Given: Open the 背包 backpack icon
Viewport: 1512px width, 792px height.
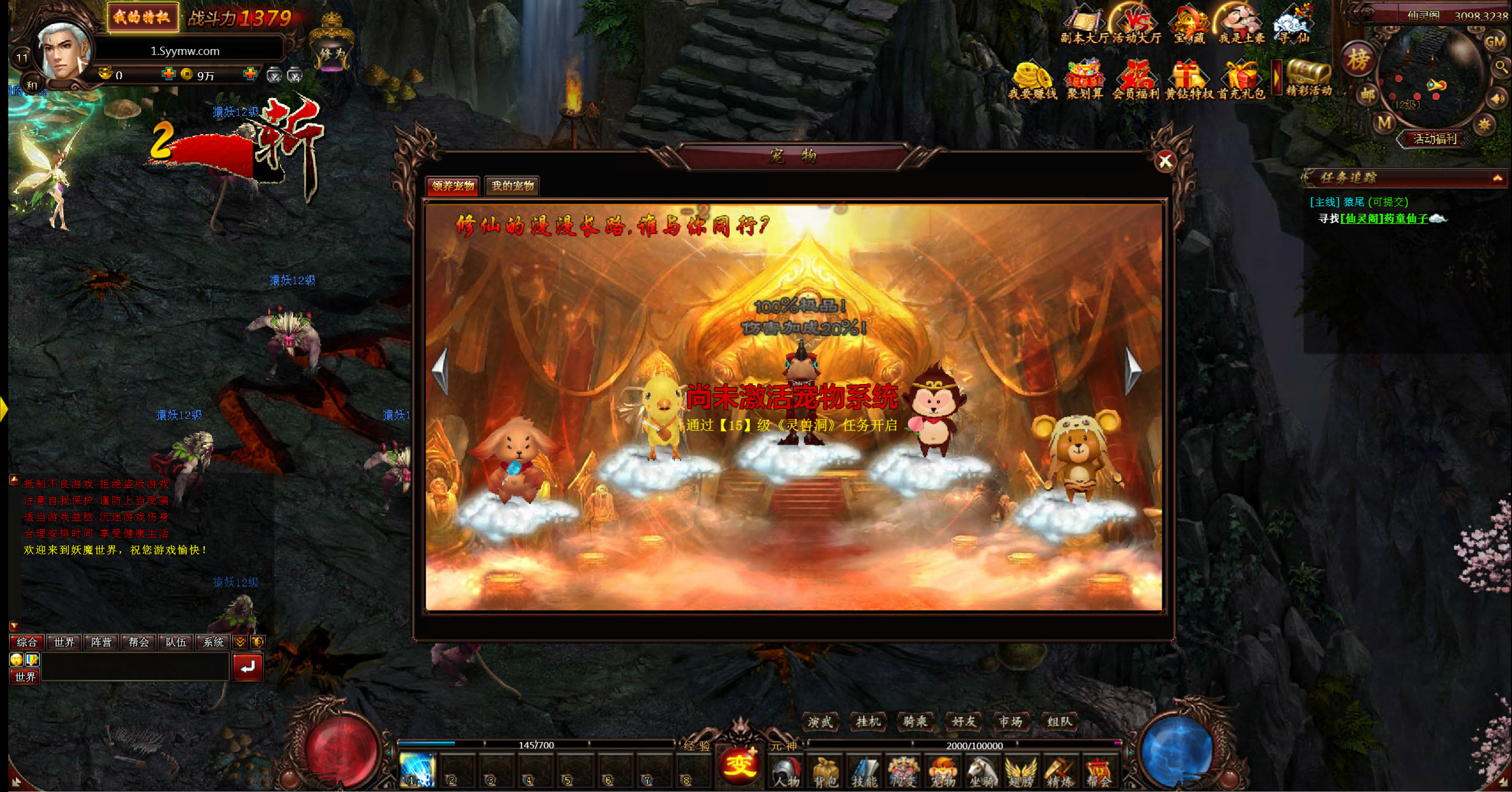Looking at the screenshot, I should 826,772.
